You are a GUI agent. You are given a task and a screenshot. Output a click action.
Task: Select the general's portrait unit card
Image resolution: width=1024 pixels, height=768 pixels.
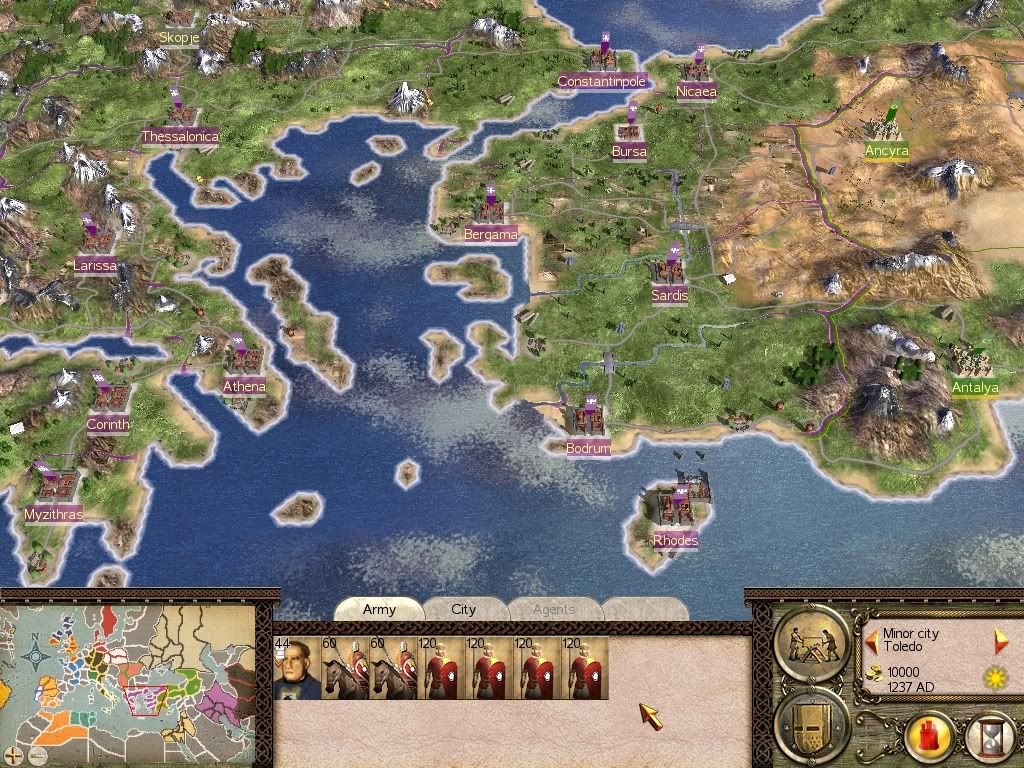coord(295,668)
